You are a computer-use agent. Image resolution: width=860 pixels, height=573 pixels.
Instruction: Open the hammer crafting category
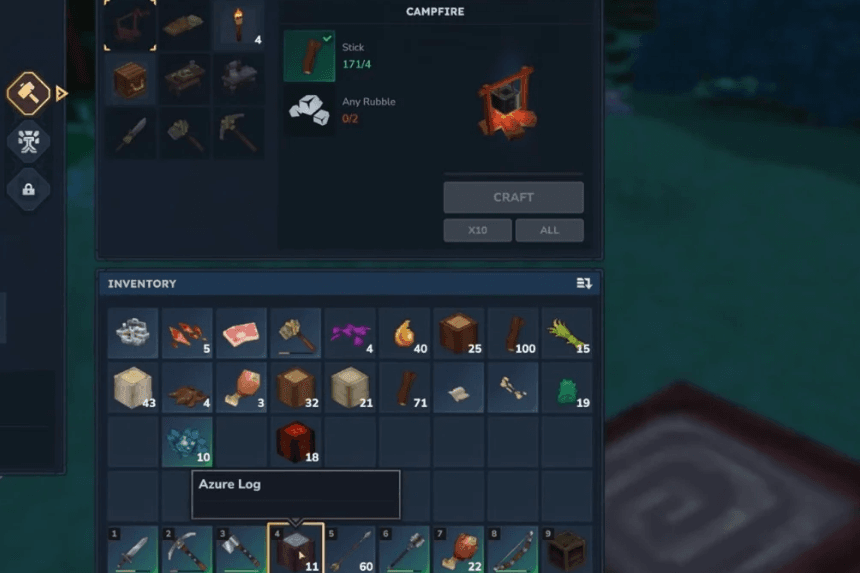point(29,94)
